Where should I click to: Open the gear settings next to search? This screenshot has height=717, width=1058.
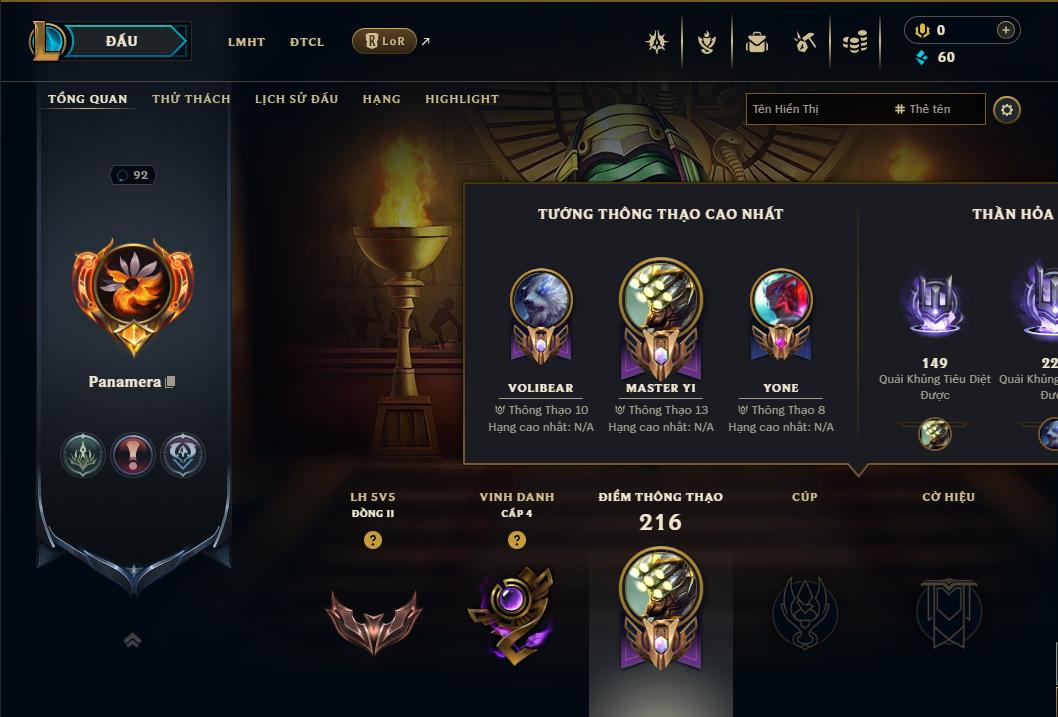point(1007,109)
